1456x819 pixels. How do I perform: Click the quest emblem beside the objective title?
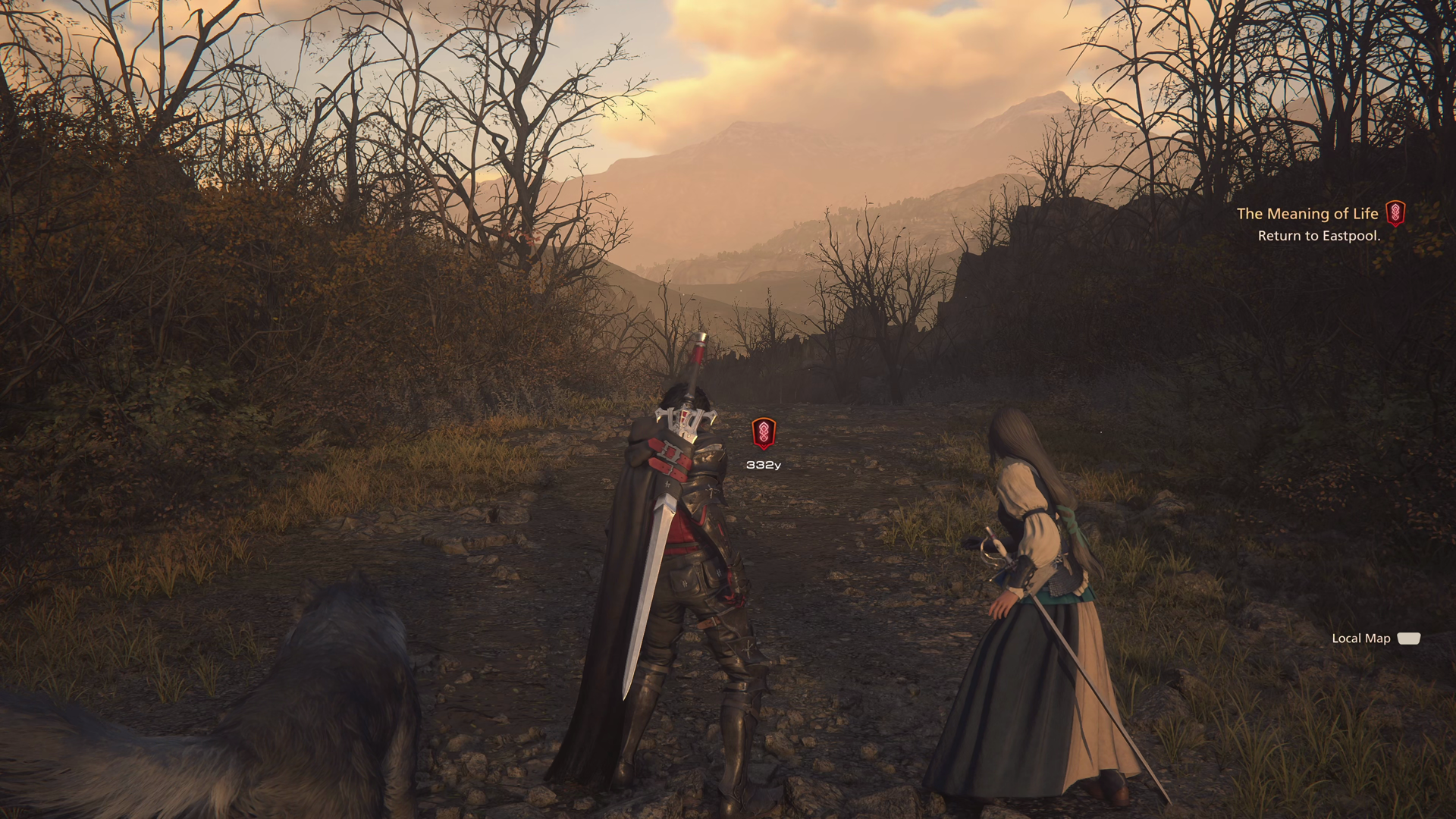pos(1395,214)
